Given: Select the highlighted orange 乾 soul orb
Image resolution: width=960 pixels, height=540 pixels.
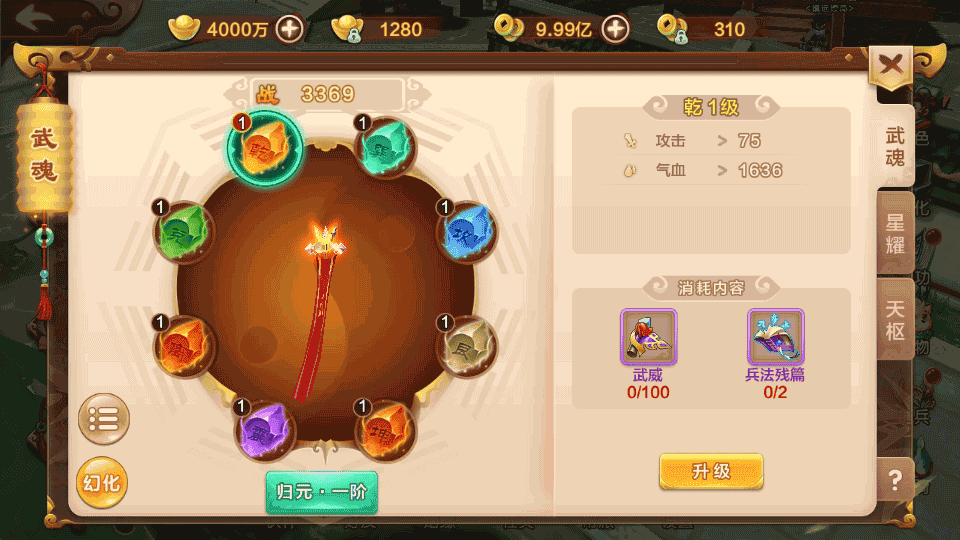Looking at the screenshot, I should [x=264, y=147].
